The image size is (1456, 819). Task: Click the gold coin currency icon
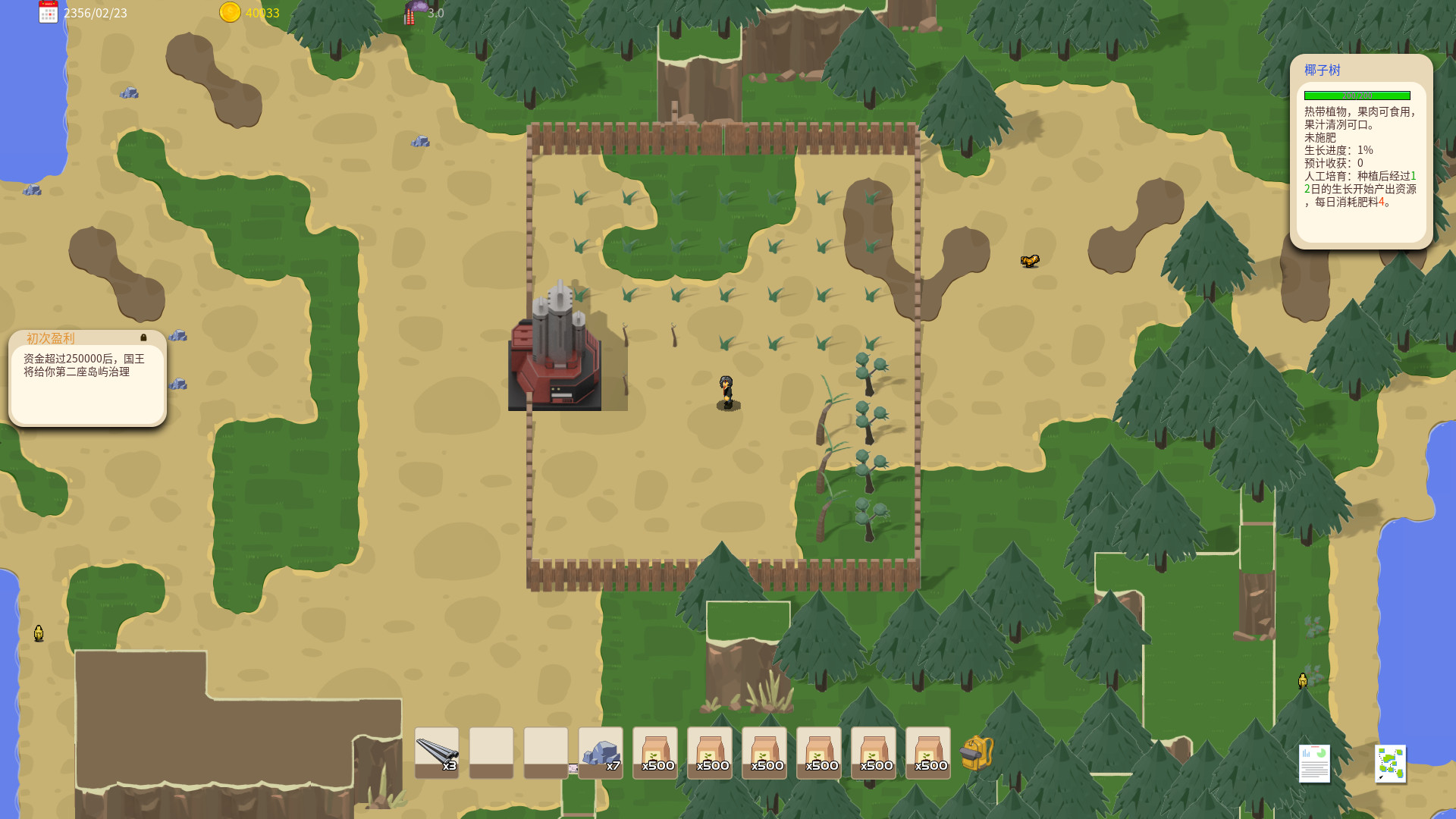click(x=229, y=13)
